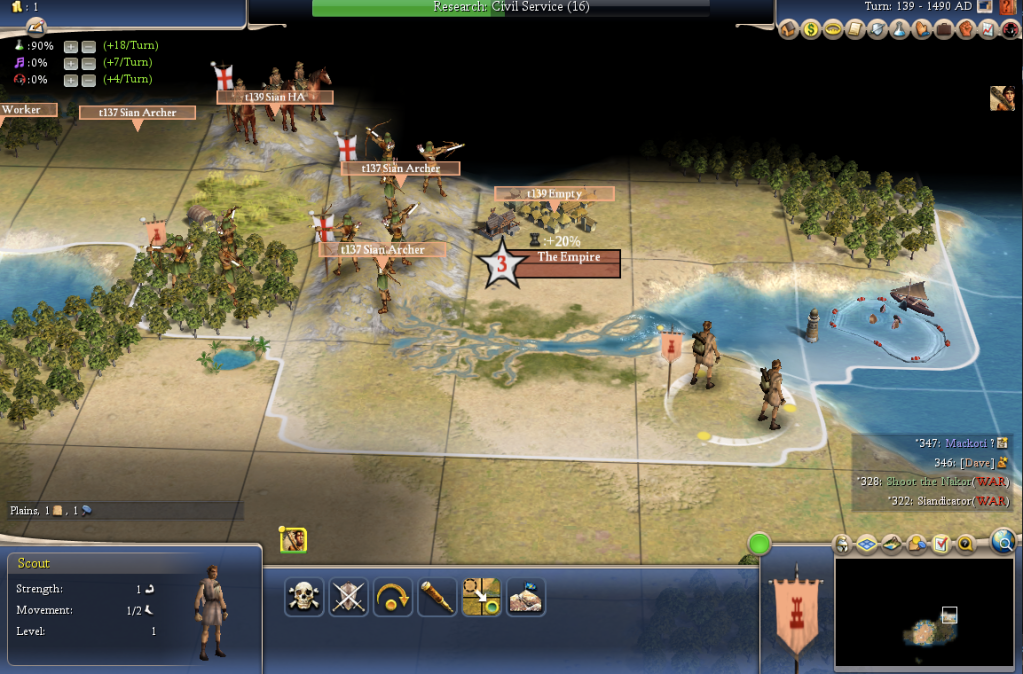Delete the unit with skull button

[303, 597]
